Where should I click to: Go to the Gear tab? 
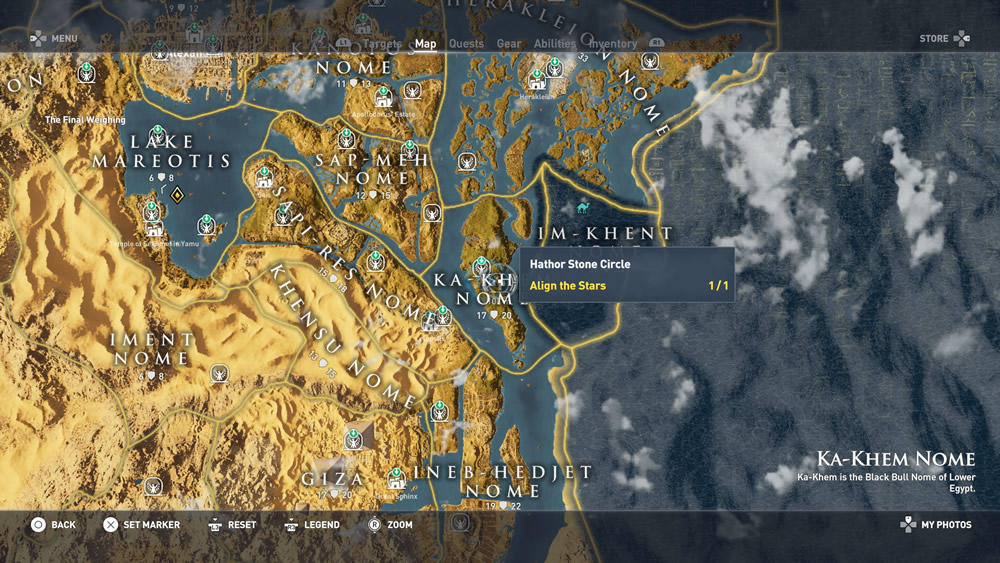click(509, 44)
